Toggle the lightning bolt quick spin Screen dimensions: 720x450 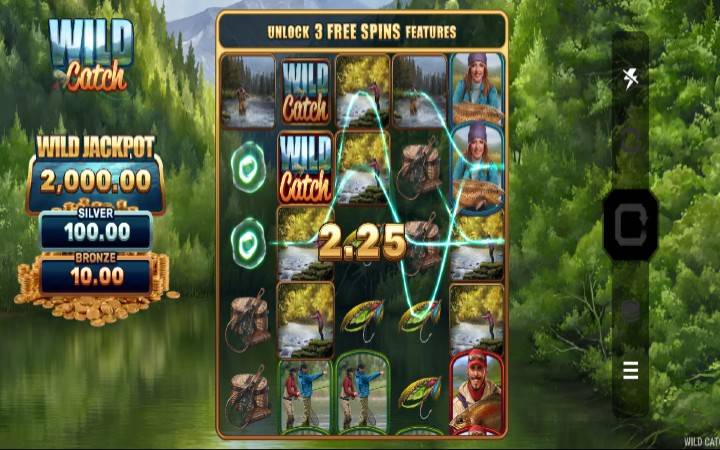(x=630, y=78)
